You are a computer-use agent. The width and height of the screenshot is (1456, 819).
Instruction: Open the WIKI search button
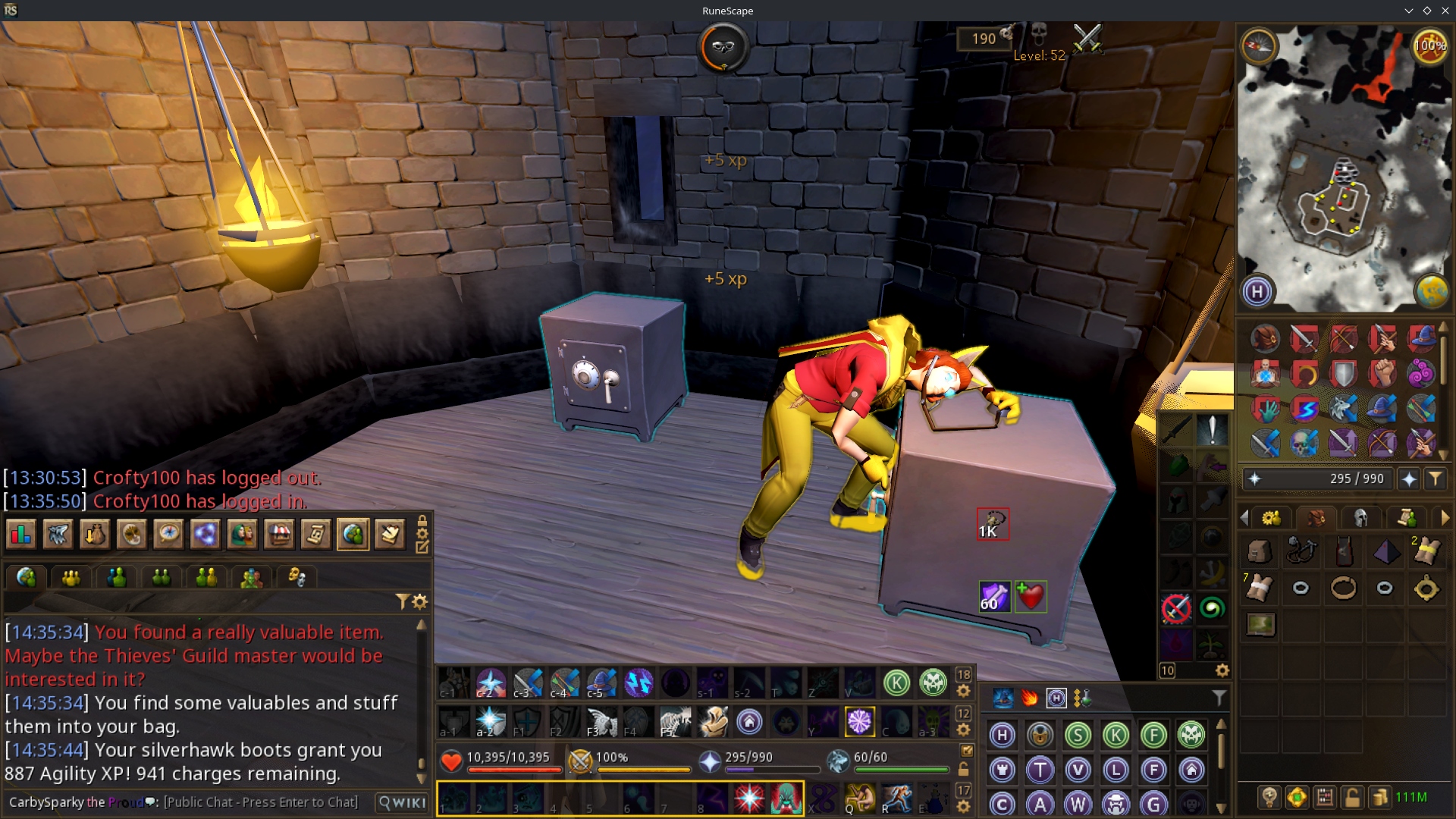(x=403, y=802)
